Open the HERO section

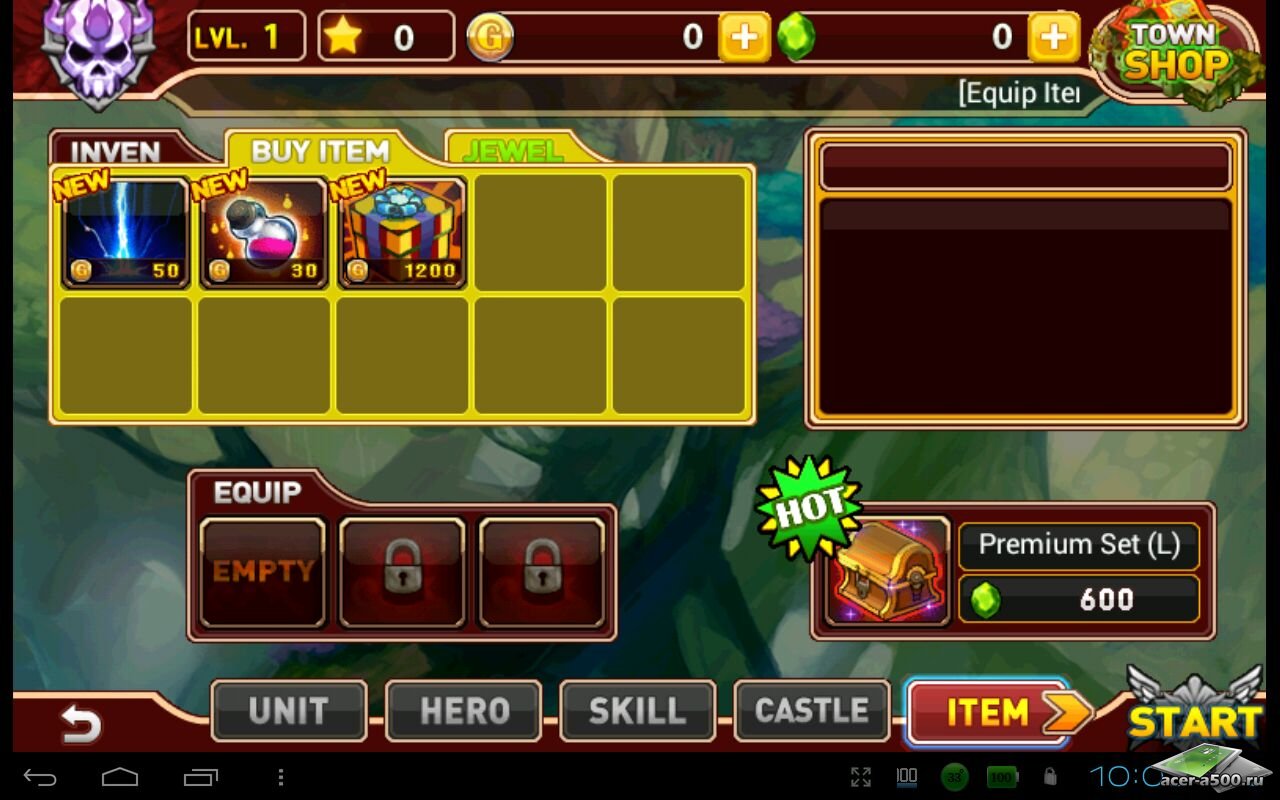[463, 711]
